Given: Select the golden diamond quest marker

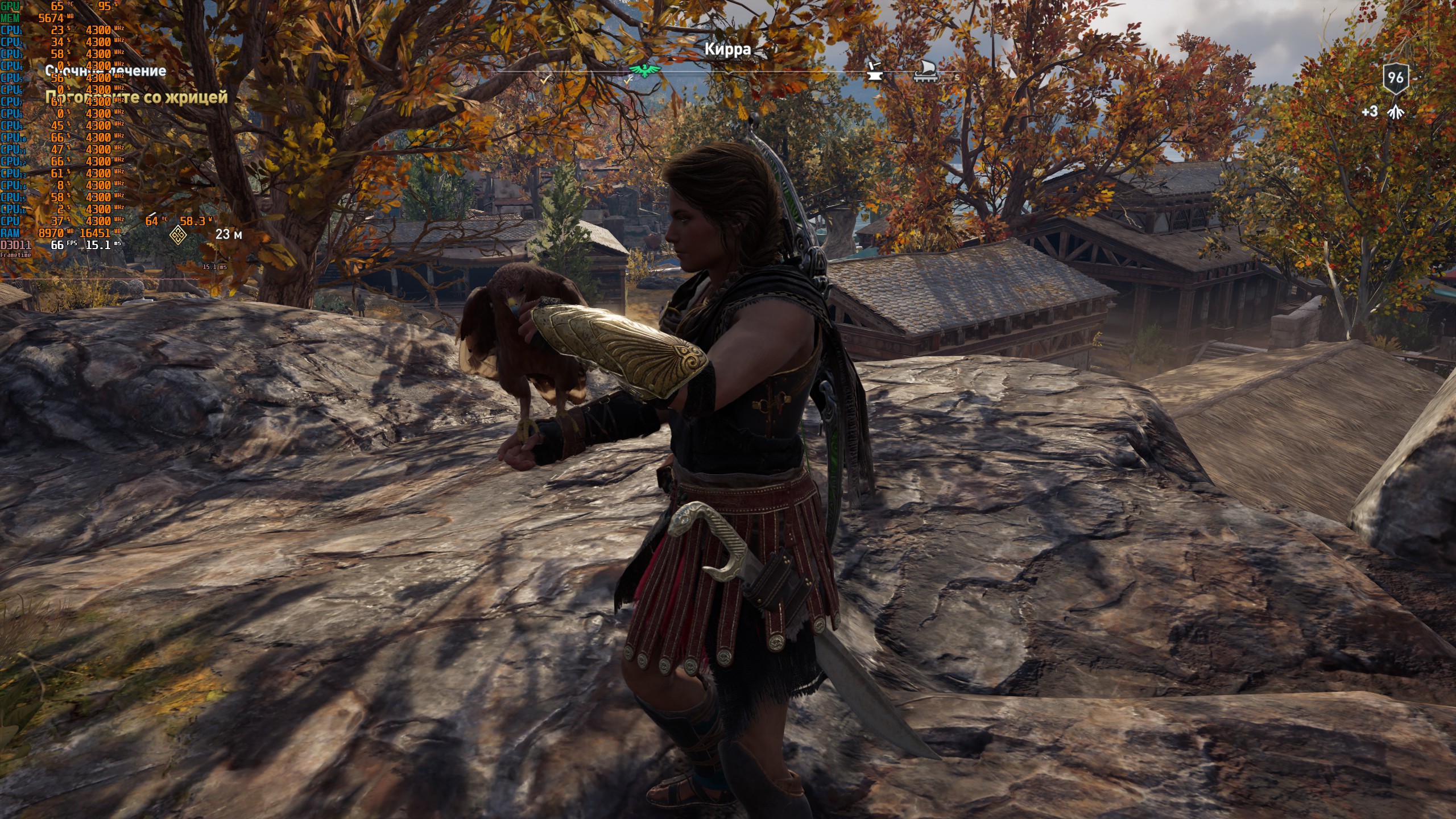Looking at the screenshot, I should point(178,234).
